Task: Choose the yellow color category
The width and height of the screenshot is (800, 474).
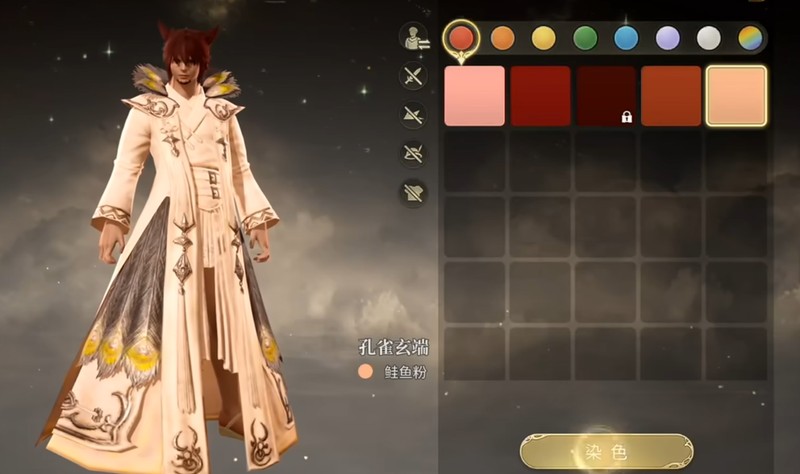Action: coord(544,38)
